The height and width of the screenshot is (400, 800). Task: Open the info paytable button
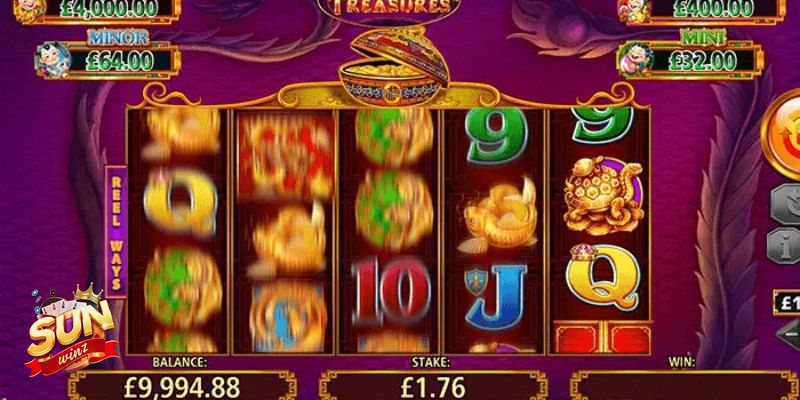click(785, 244)
